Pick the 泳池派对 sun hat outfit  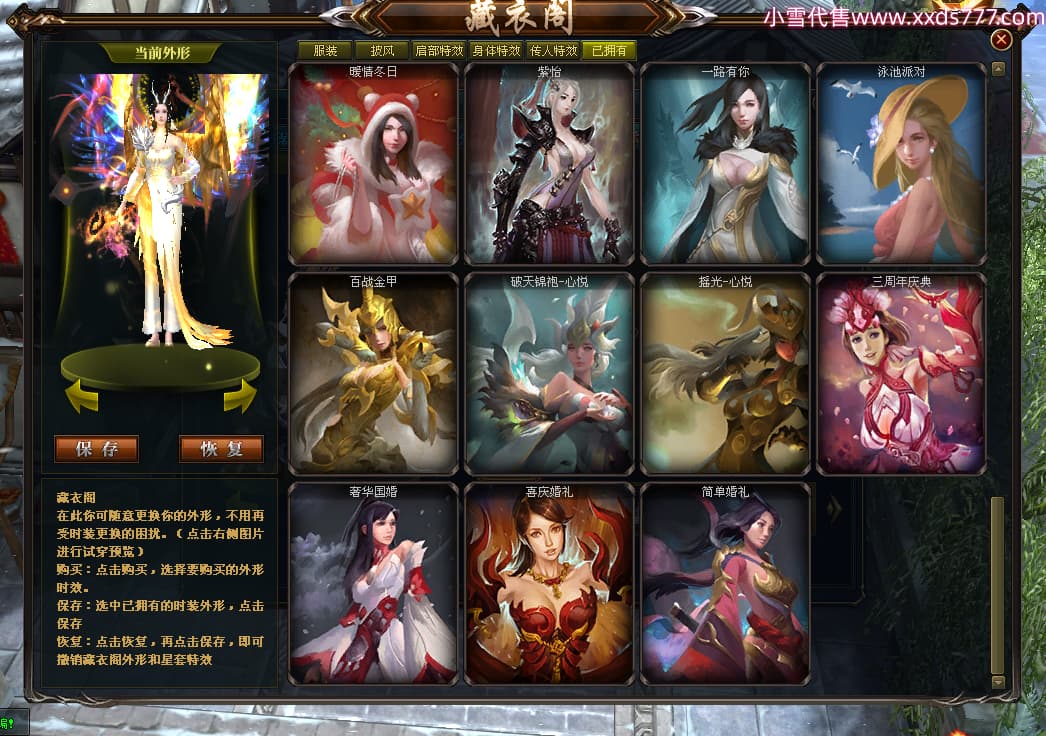pyautogui.click(x=901, y=164)
